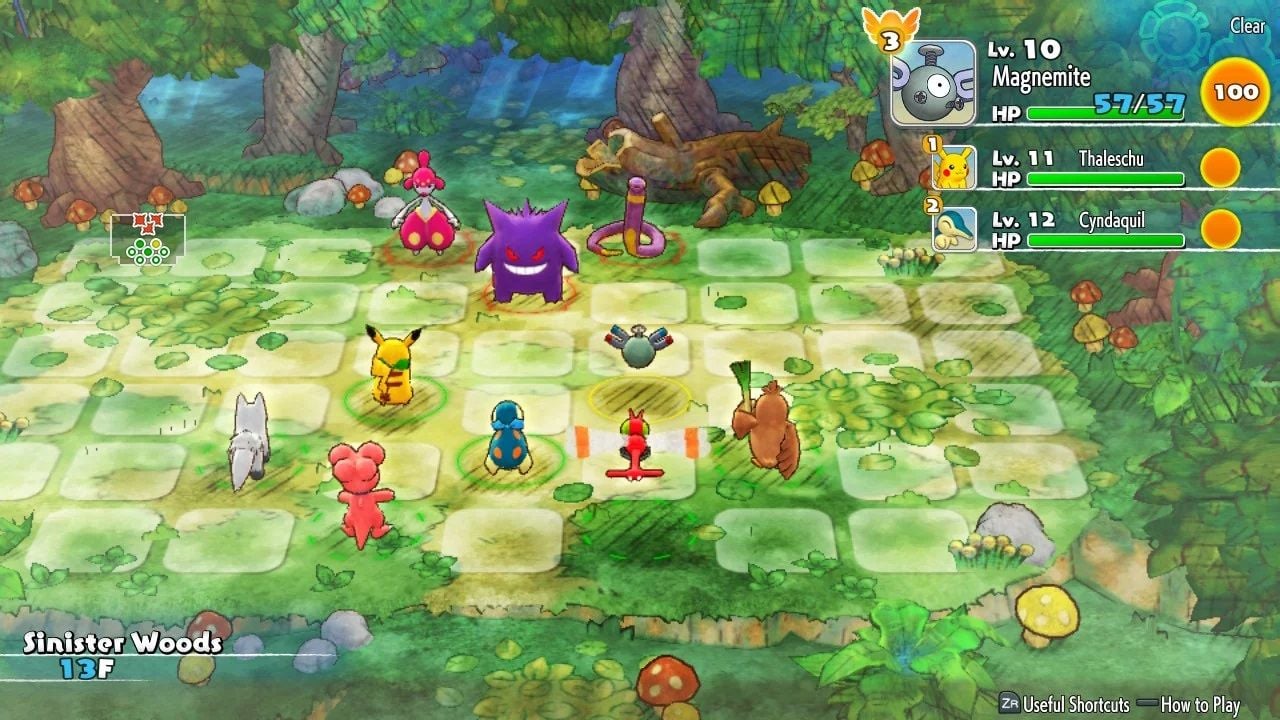Image resolution: width=1280 pixels, height=720 pixels.
Task: Click the orange orb beside Thaleschu
Action: 1220,167
